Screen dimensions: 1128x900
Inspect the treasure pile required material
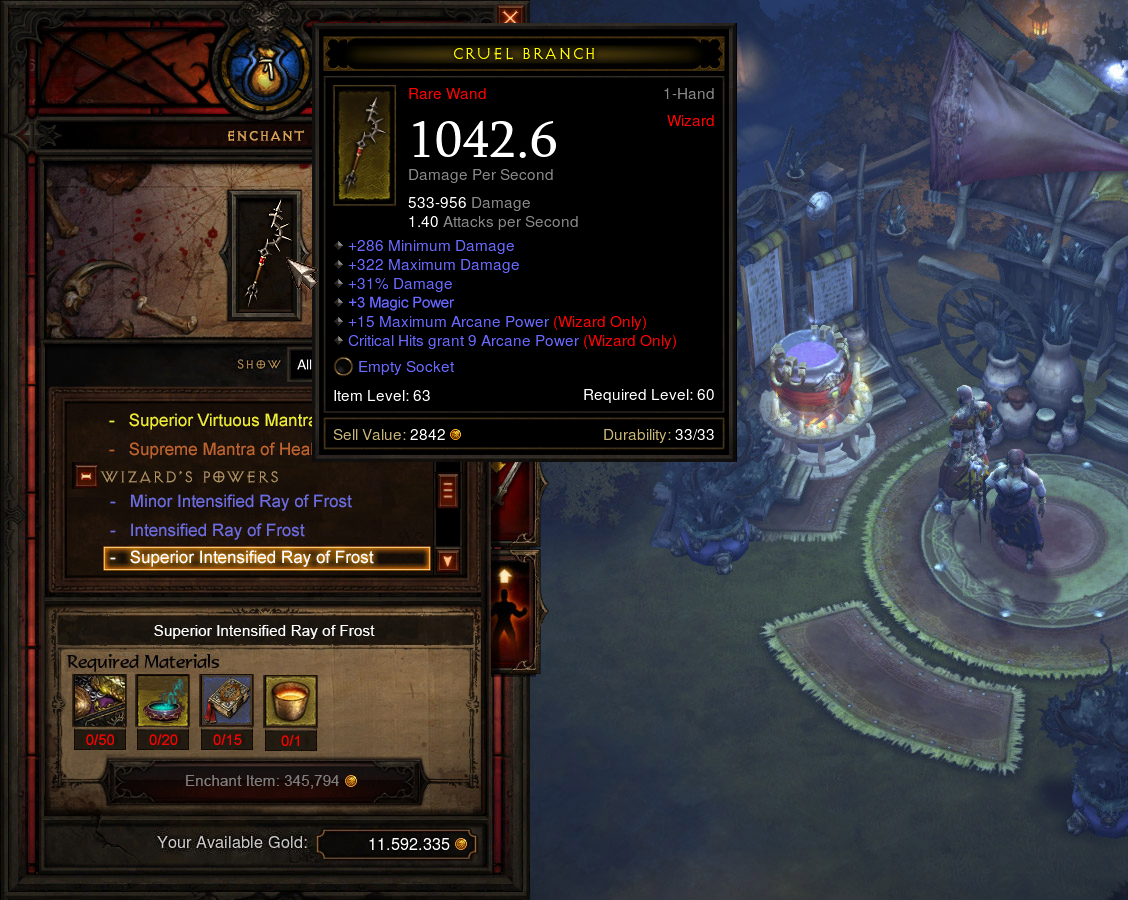pos(99,702)
